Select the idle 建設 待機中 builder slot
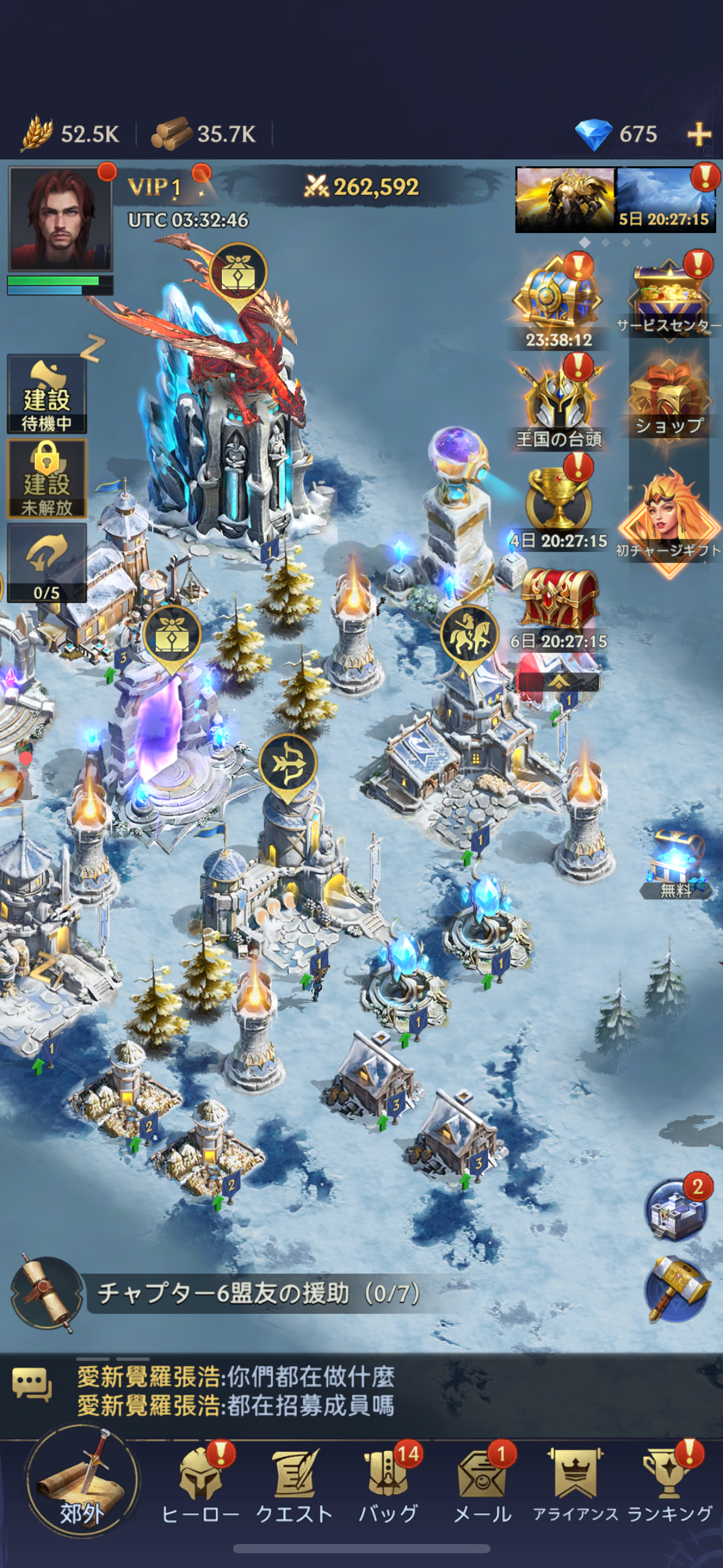This screenshot has width=723, height=1568. (47, 394)
